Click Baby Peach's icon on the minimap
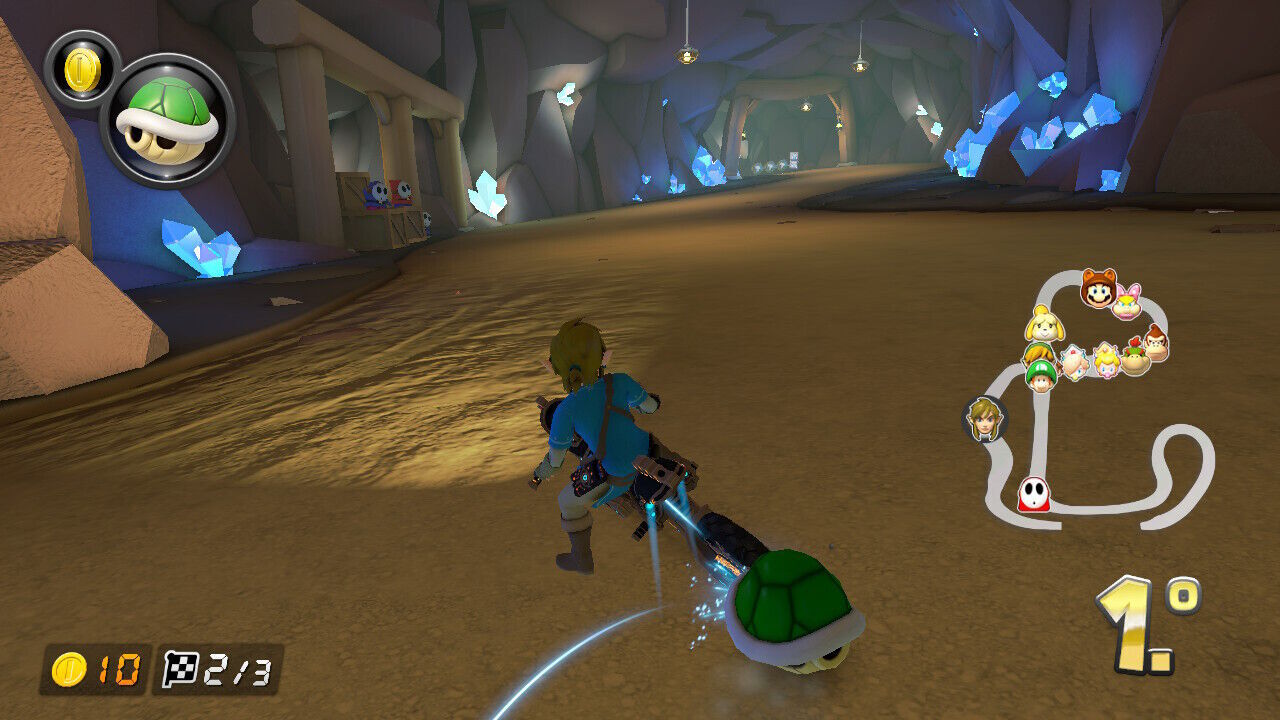Viewport: 1280px width, 720px height. tap(1105, 361)
